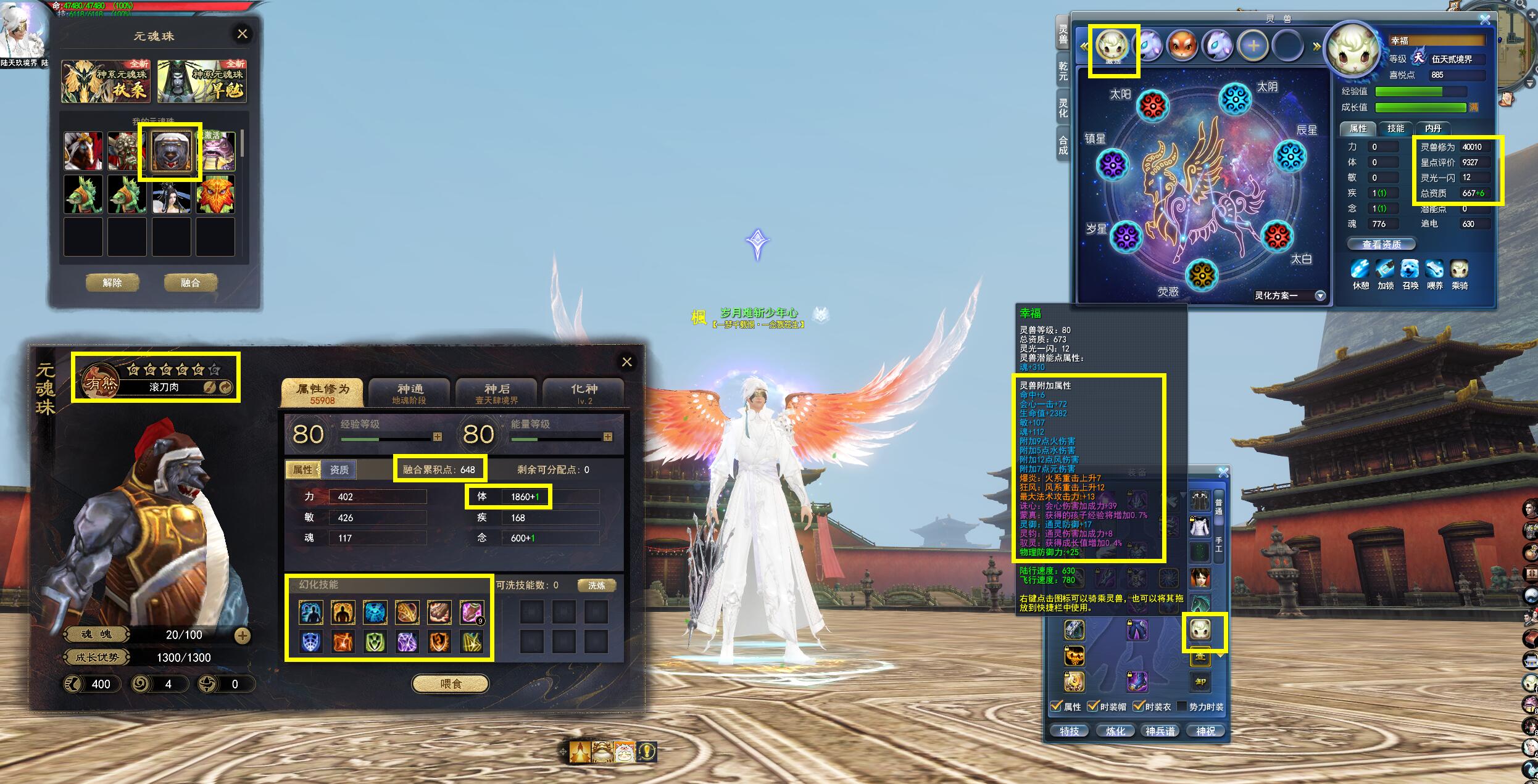1538x784 pixels.
Task: Click the 解除 button
Action: (112, 283)
